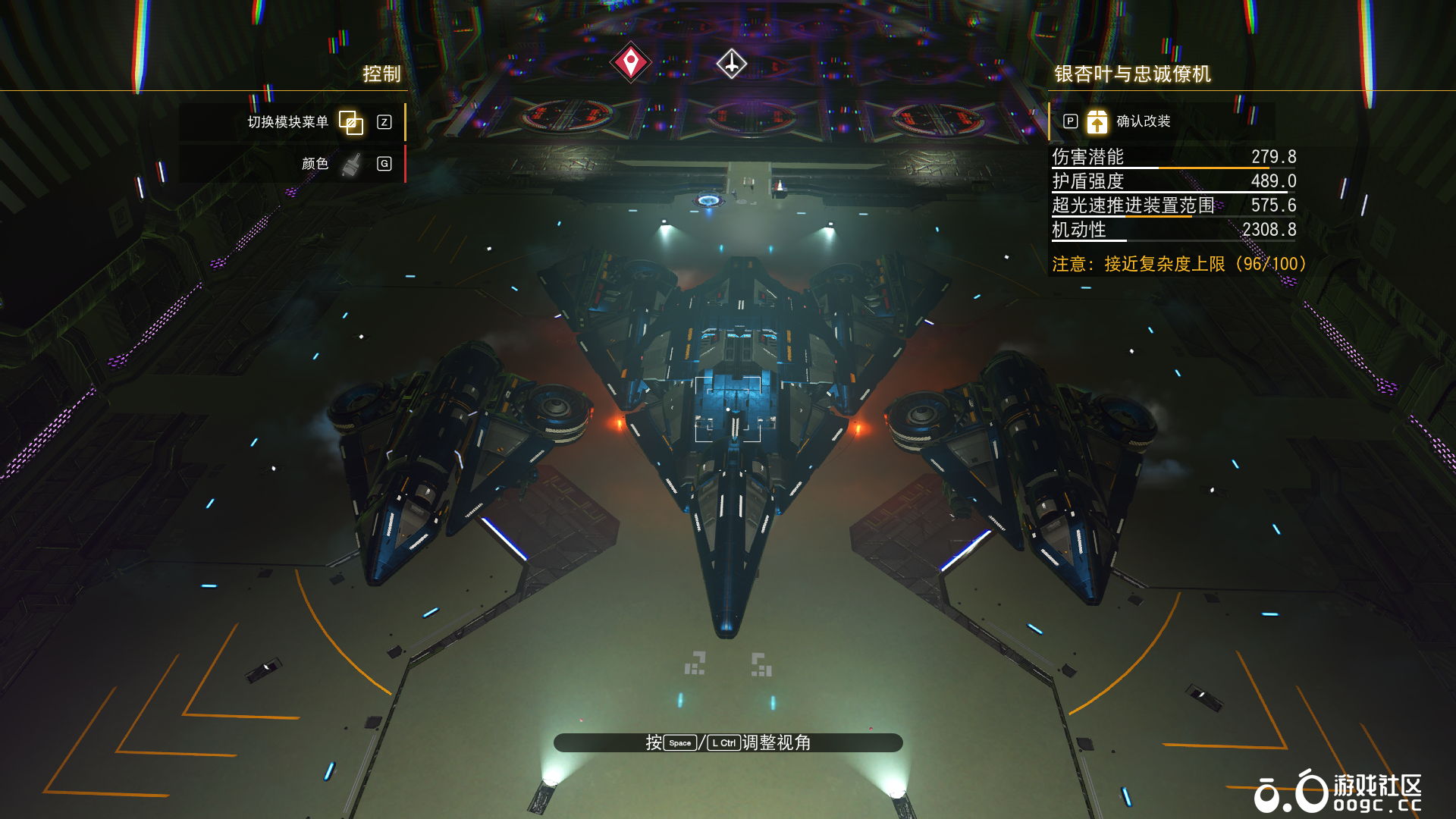
Task: Confirm the modification with 确认改装
Action: coord(1142,121)
